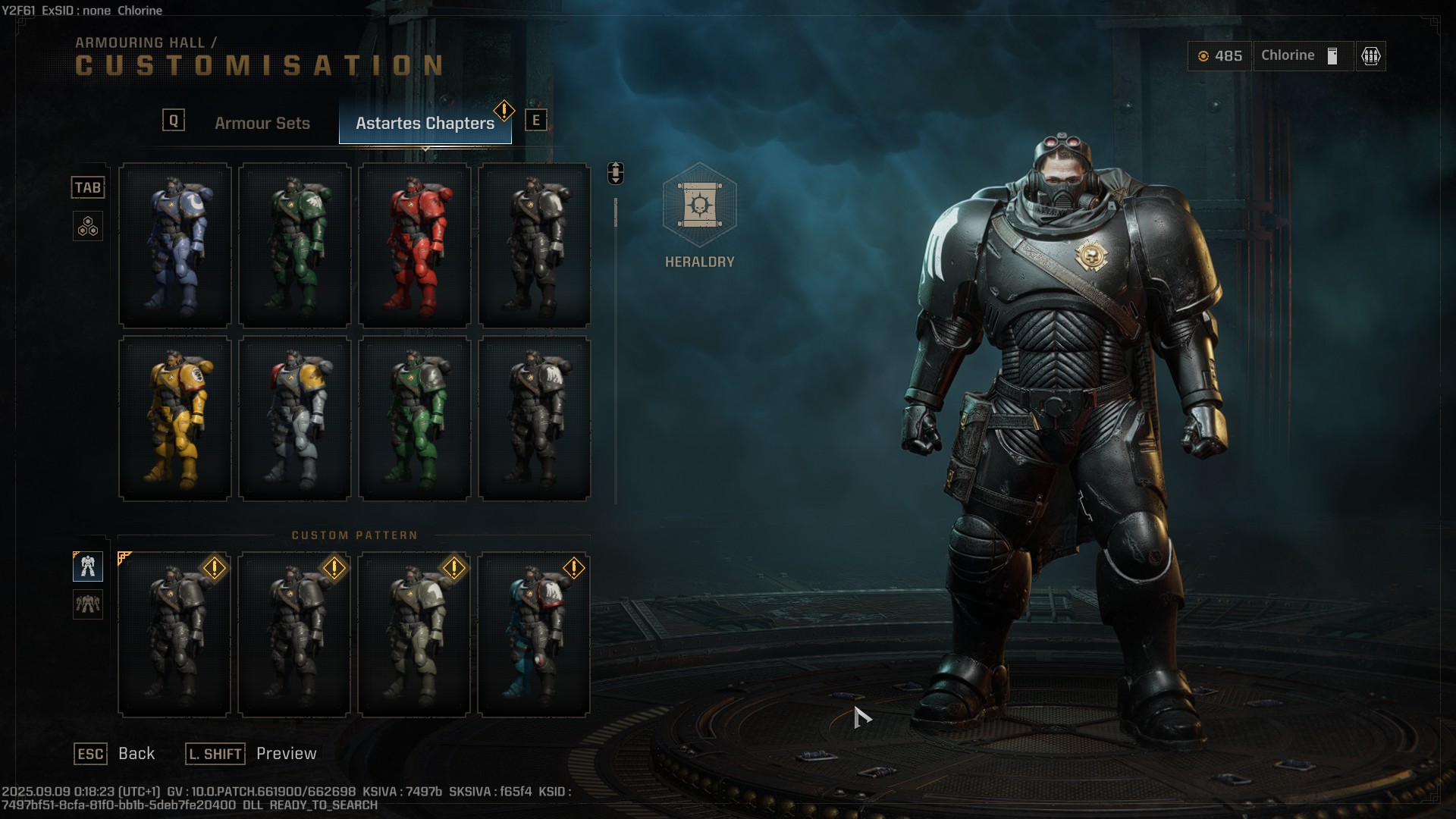Switch to the Astartes Chapters tab
This screenshot has width=1456, height=819.
pyautogui.click(x=425, y=121)
